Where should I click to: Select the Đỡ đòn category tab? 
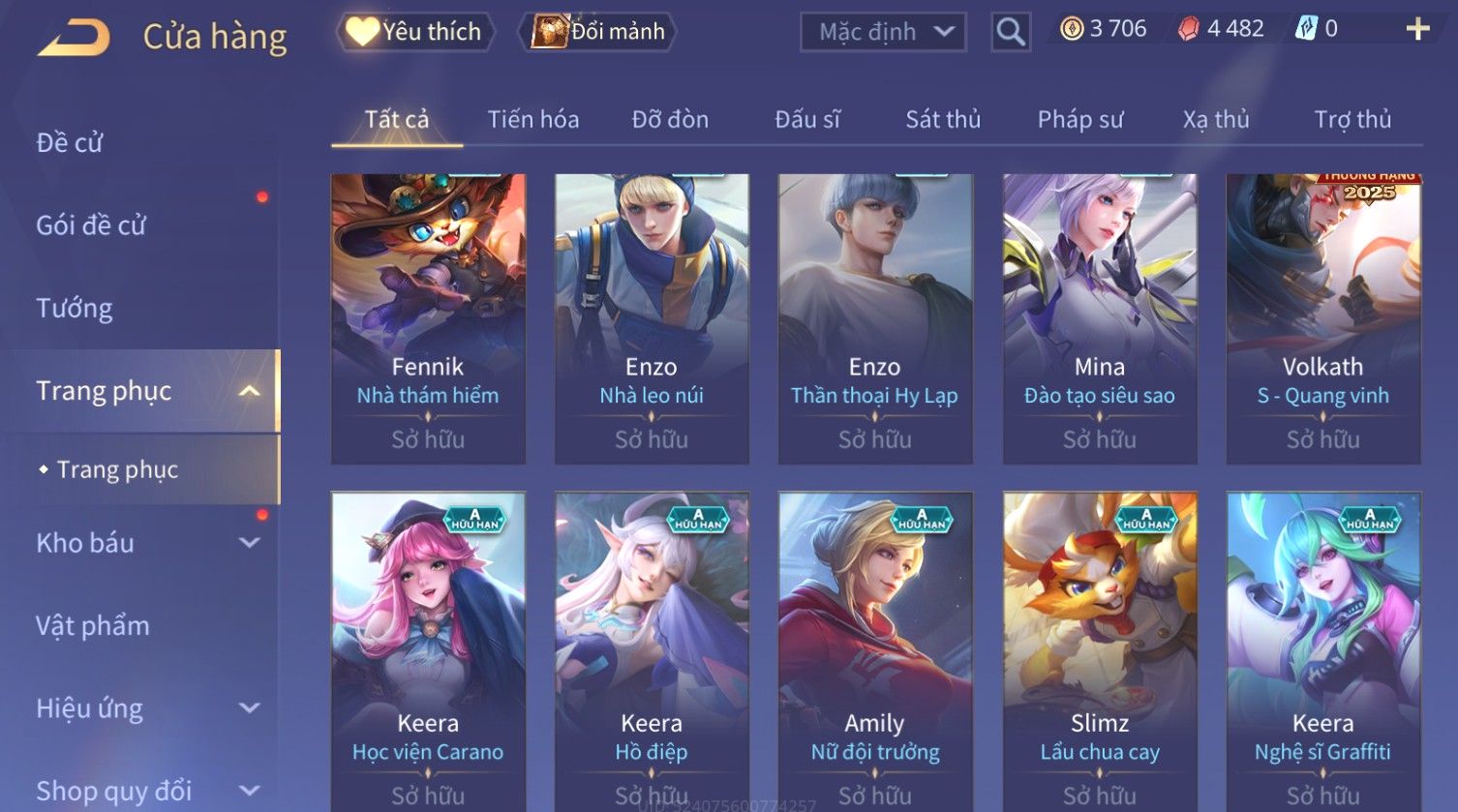[670, 120]
